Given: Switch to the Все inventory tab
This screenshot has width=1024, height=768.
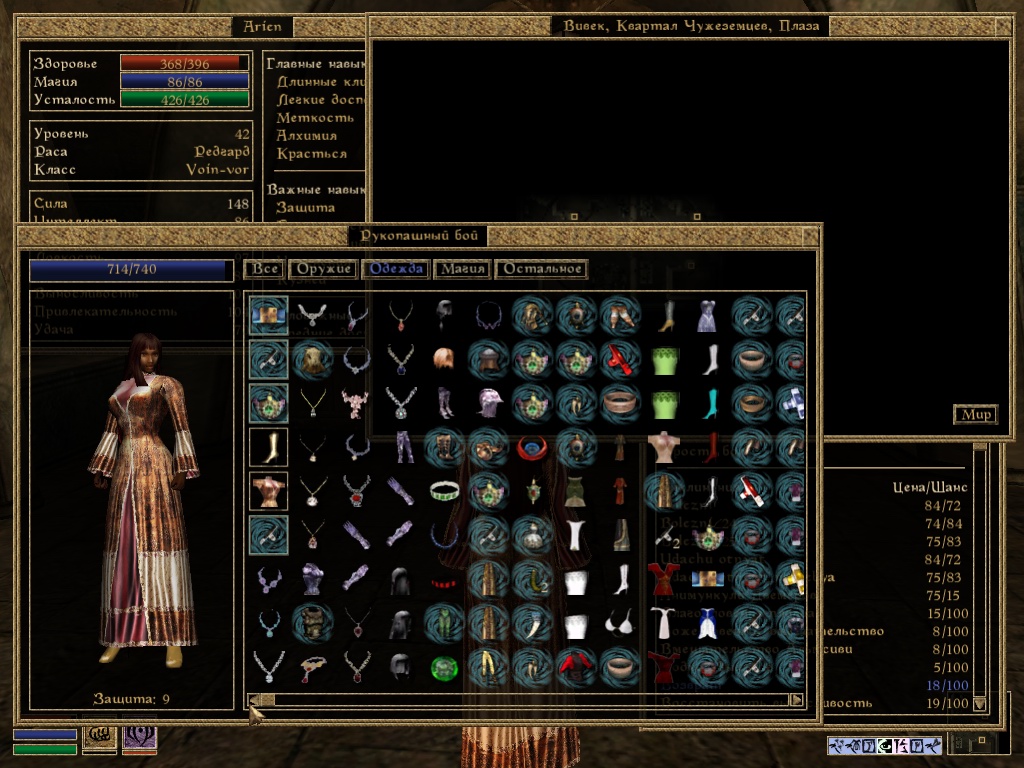Looking at the screenshot, I should 264,269.
